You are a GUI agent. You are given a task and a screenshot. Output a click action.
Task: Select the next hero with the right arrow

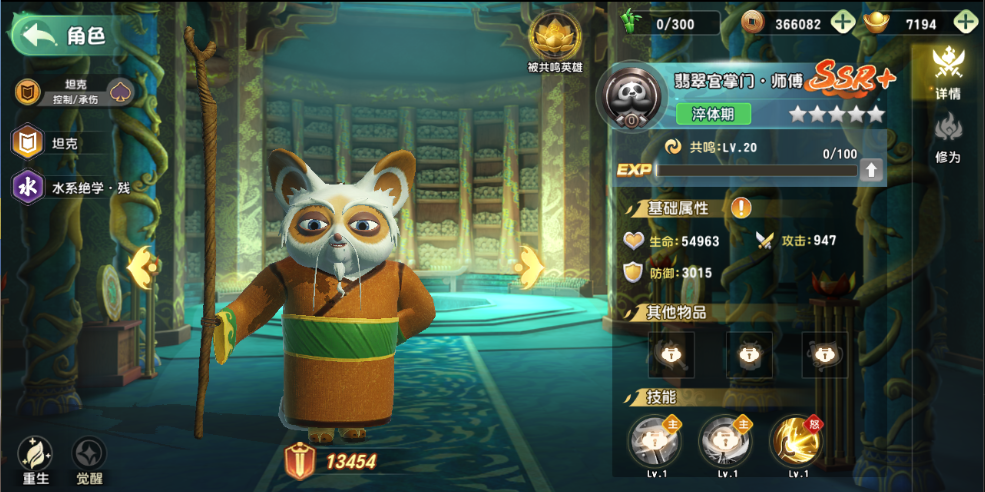pyautogui.click(x=530, y=266)
